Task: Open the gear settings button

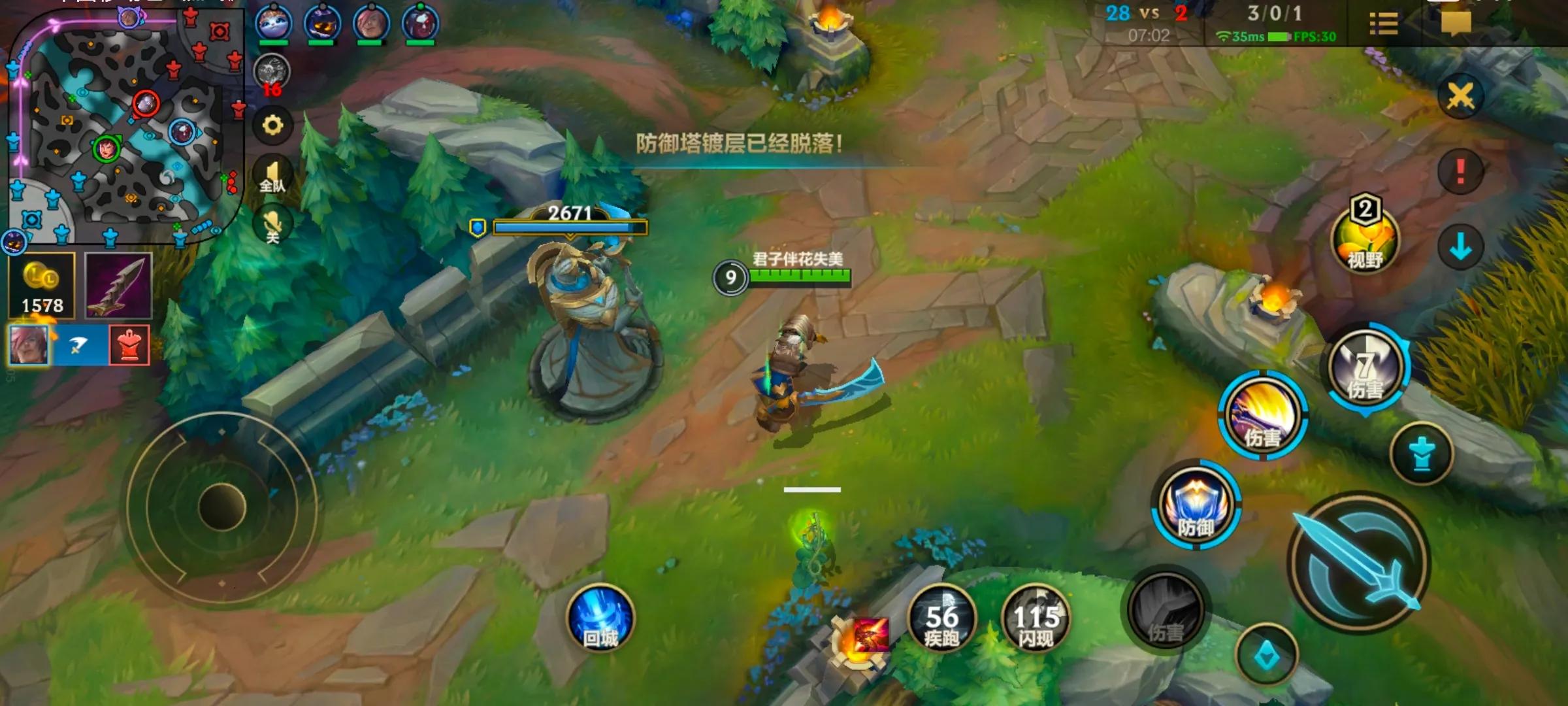Action: coord(272,125)
